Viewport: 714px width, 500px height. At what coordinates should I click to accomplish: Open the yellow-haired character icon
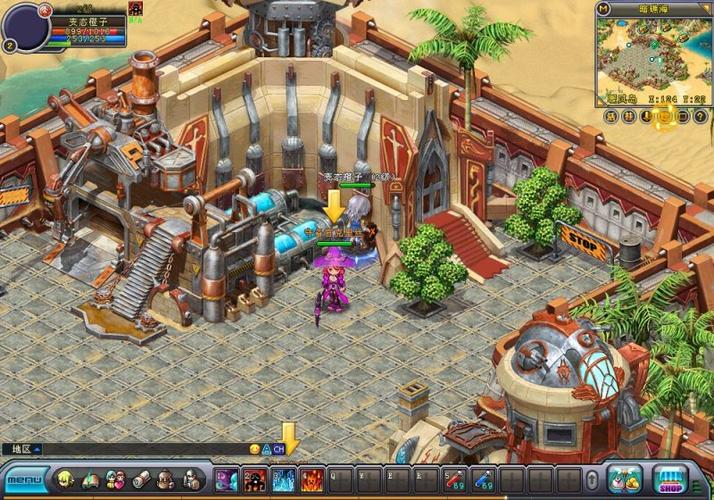click(65, 480)
